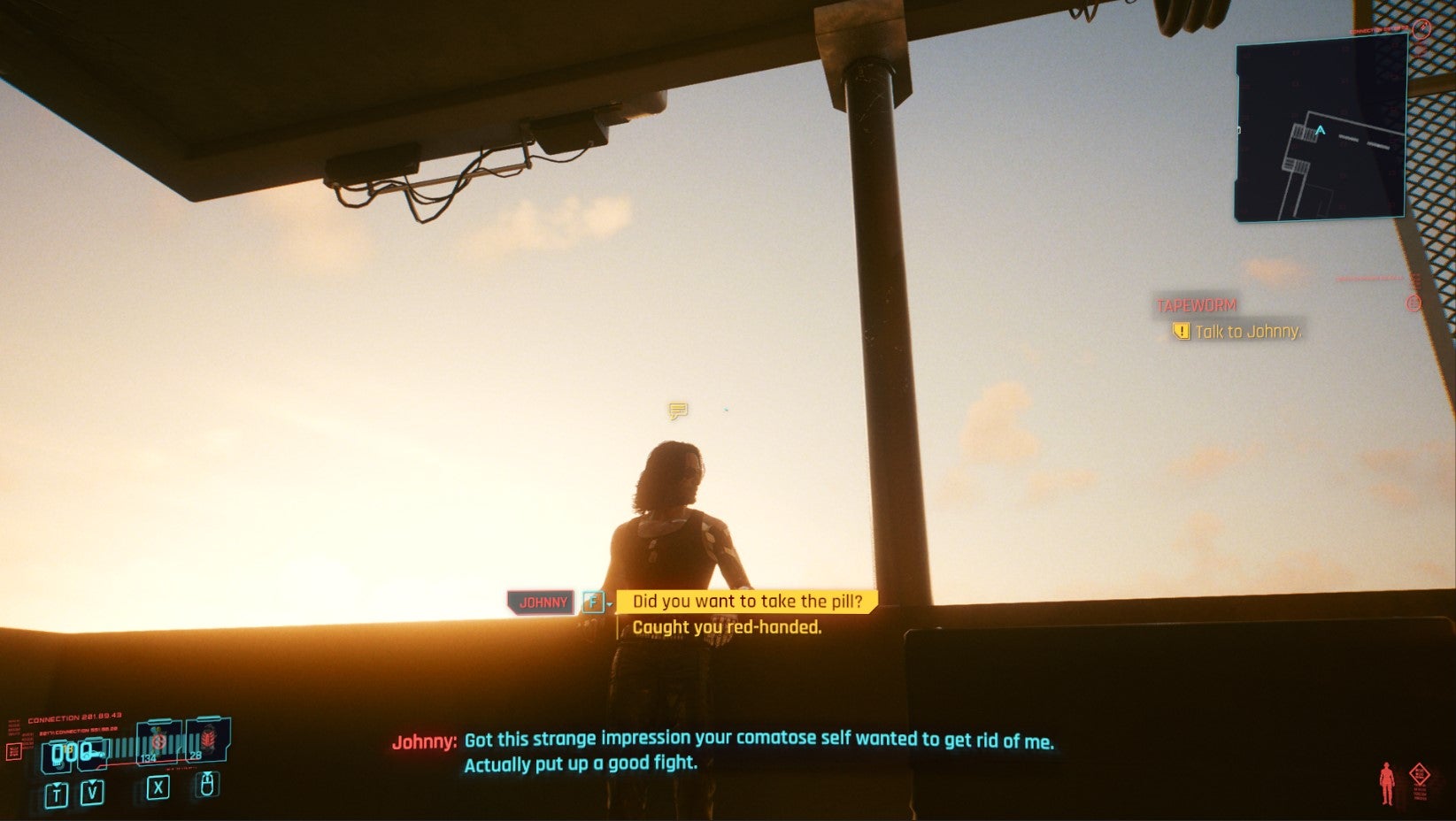Click the car summon icon in the HUD

[91, 754]
